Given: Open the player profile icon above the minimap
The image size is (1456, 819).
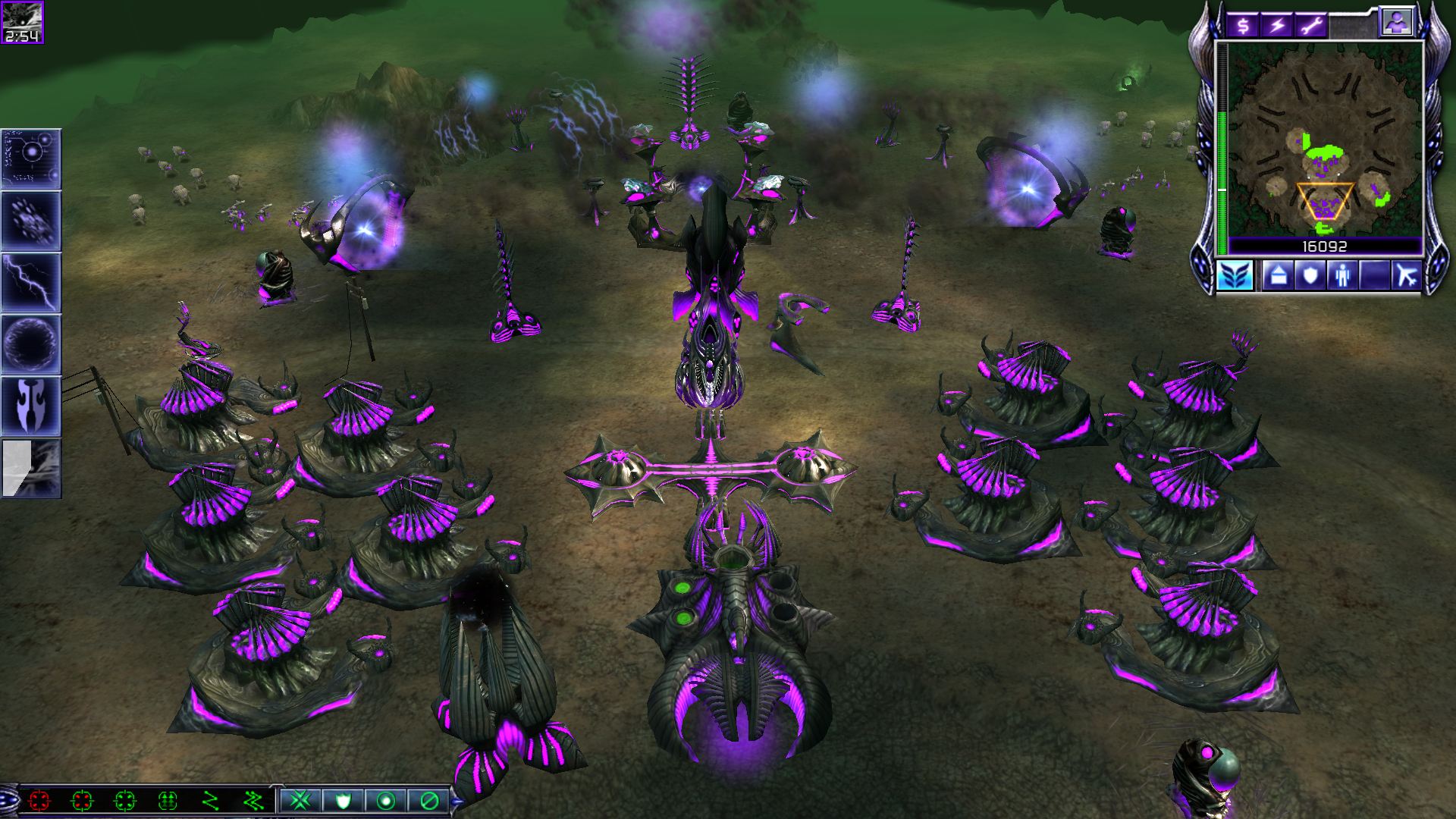Looking at the screenshot, I should 1396,23.
